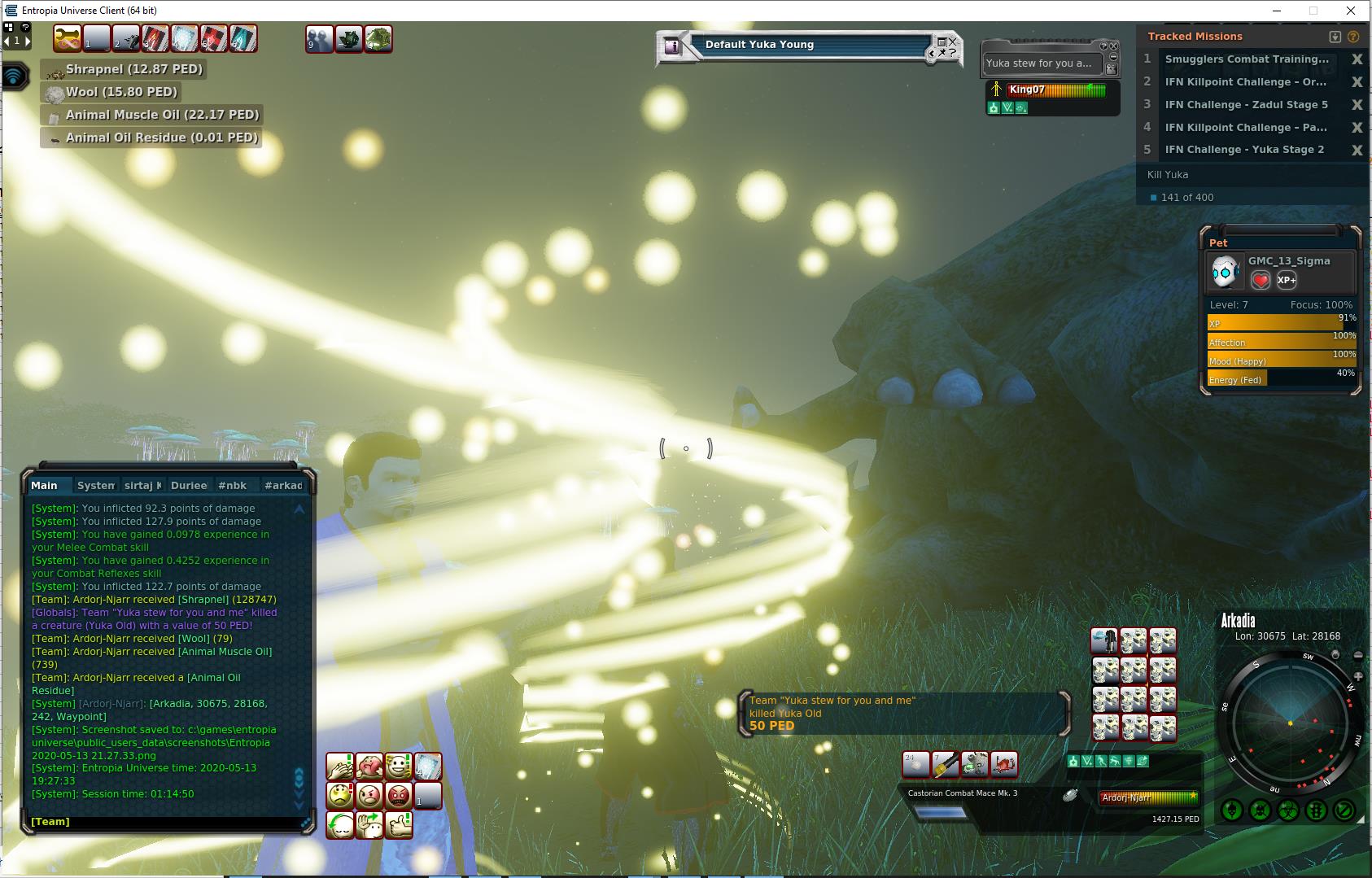Open the Tracked Missions help icon
The width and height of the screenshot is (1372, 878).
(x=1353, y=37)
